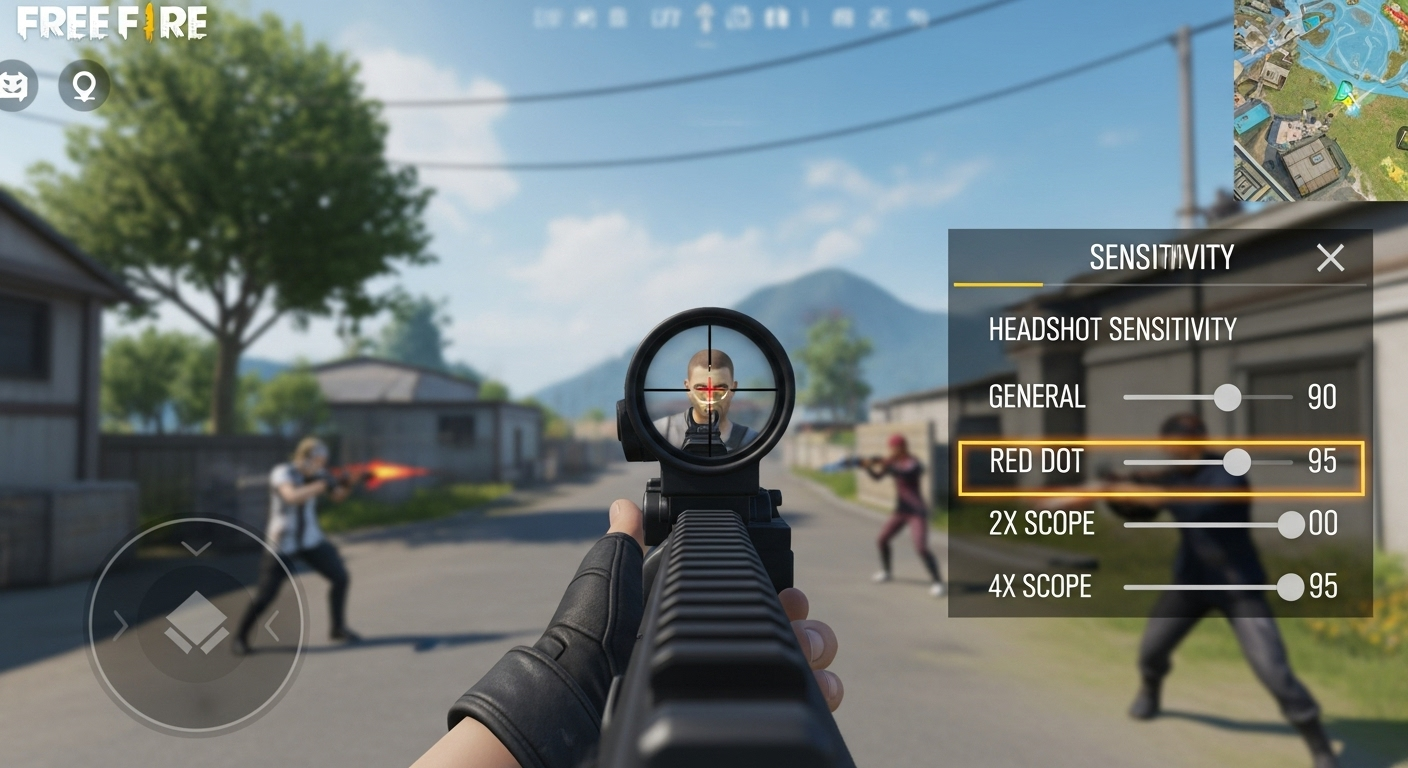
Task: Open the in-game quick chat icon
Action: (x=18, y=85)
